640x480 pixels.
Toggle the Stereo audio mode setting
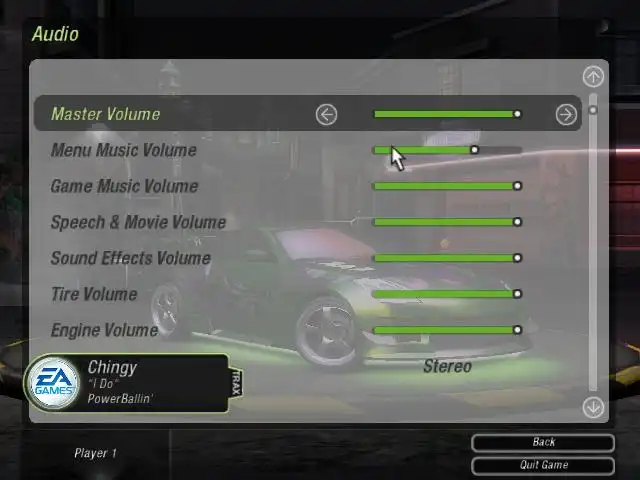pyautogui.click(x=447, y=366)
